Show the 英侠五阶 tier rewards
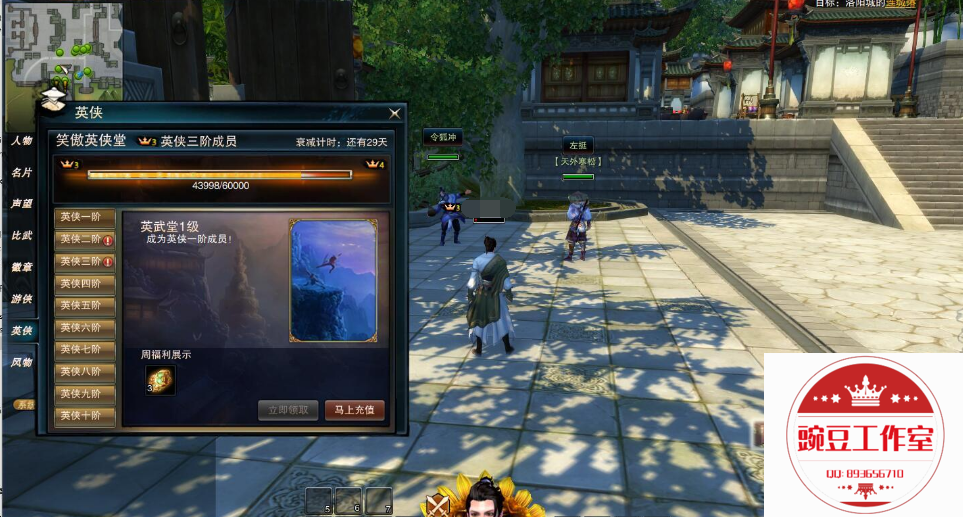 84,305
